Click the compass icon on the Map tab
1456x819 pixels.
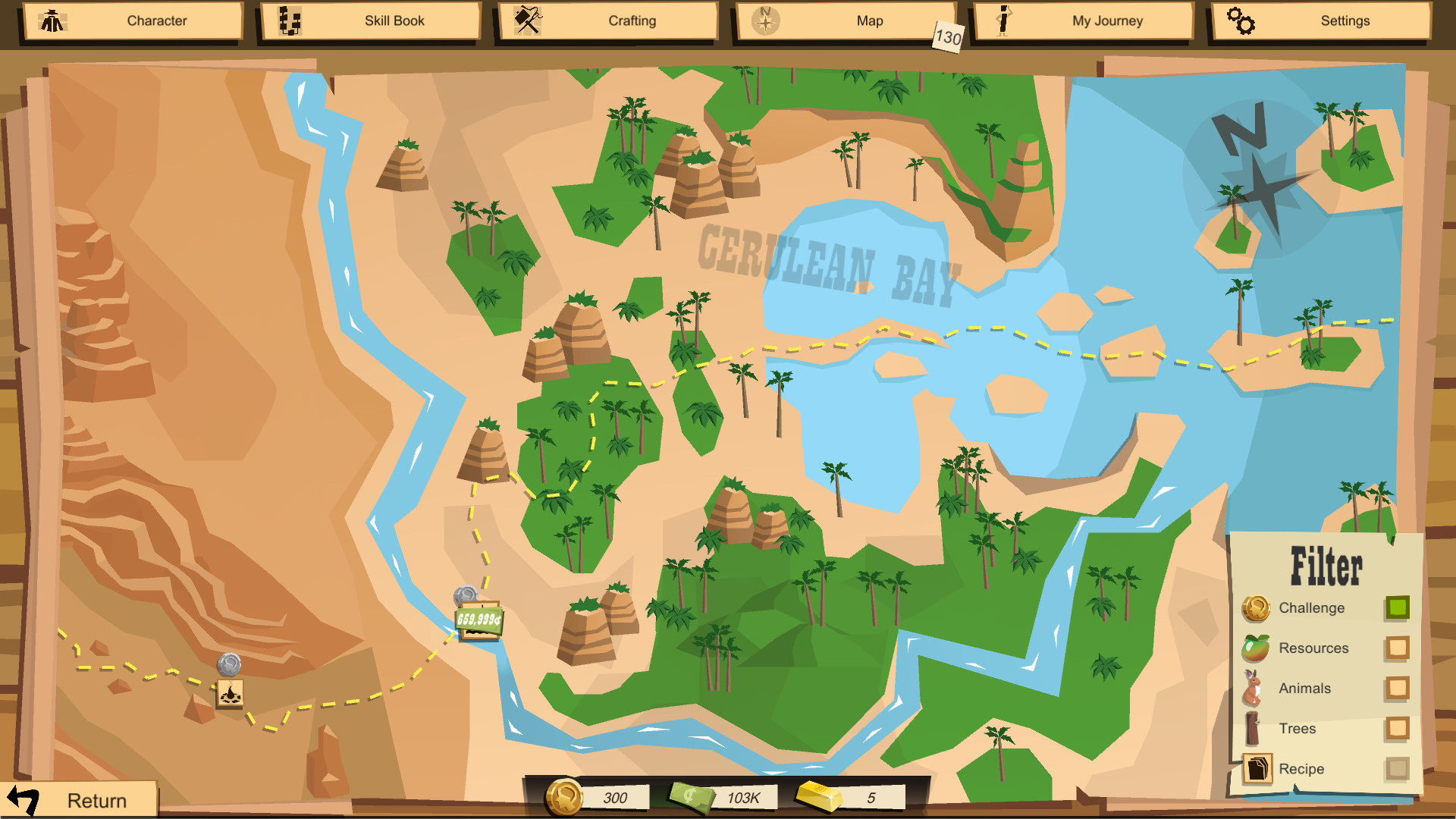[x=765, y=20]
